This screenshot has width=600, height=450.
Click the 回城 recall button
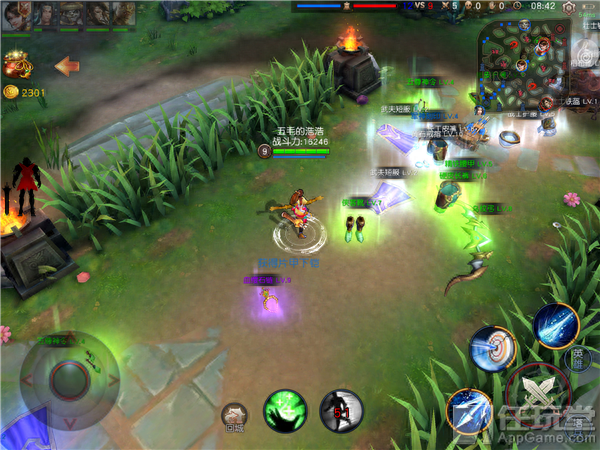(234, 416)
